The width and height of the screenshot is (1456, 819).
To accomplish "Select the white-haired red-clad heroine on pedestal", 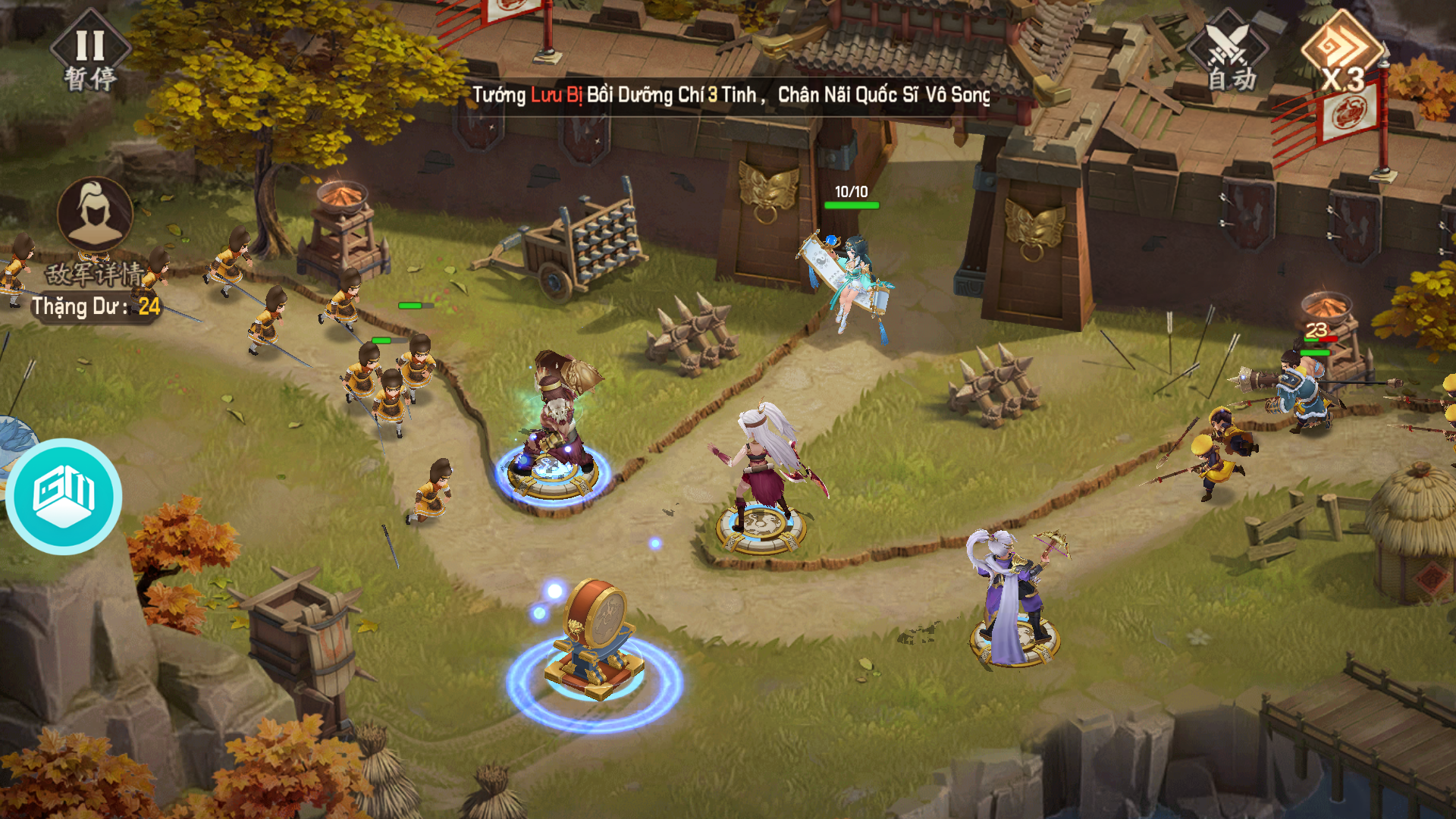I will [x=762, y=470].
